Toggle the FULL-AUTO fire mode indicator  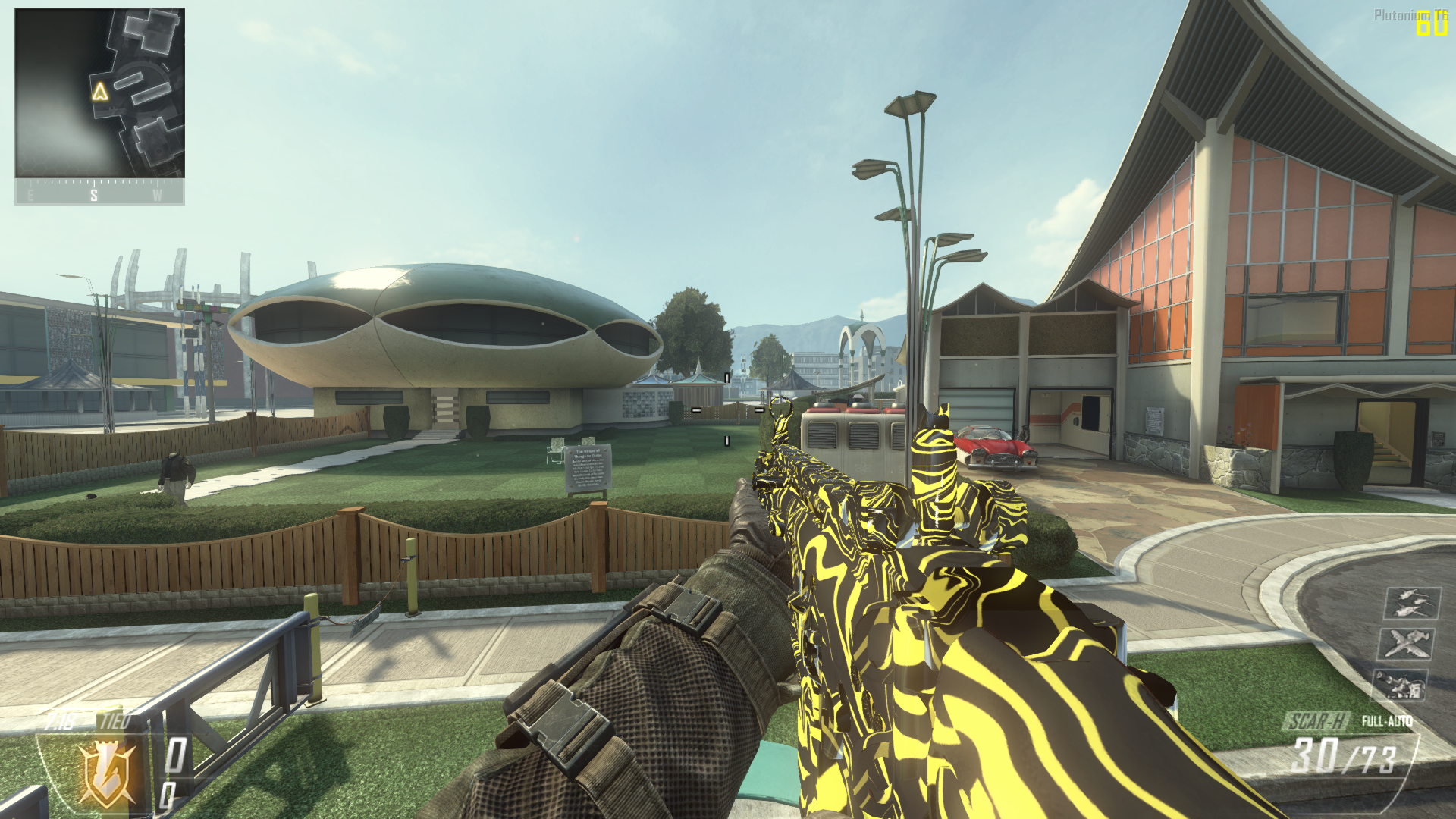click(x=1386, y=721)
